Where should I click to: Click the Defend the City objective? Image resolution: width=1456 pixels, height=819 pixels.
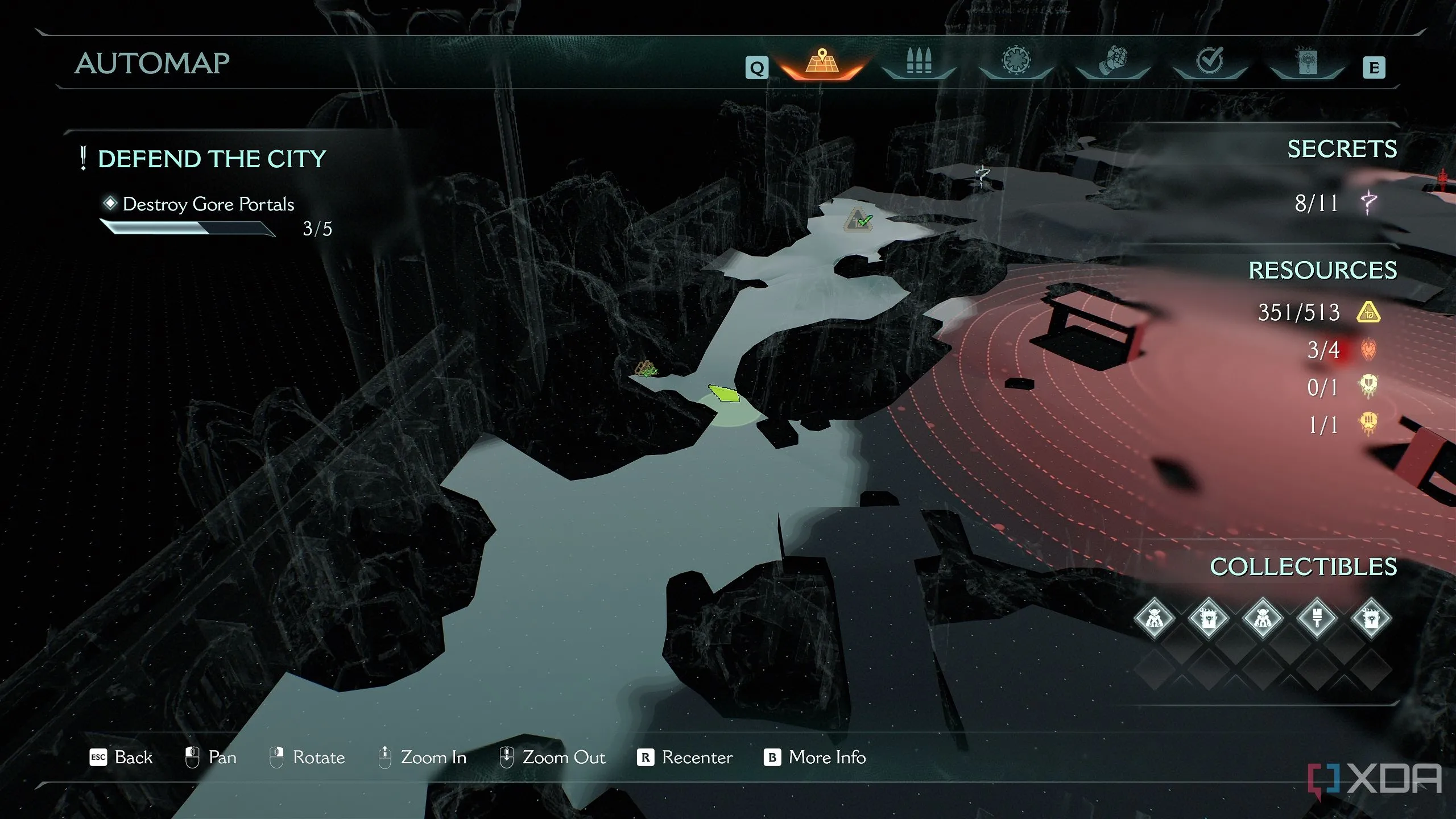(x=212, y=159)
